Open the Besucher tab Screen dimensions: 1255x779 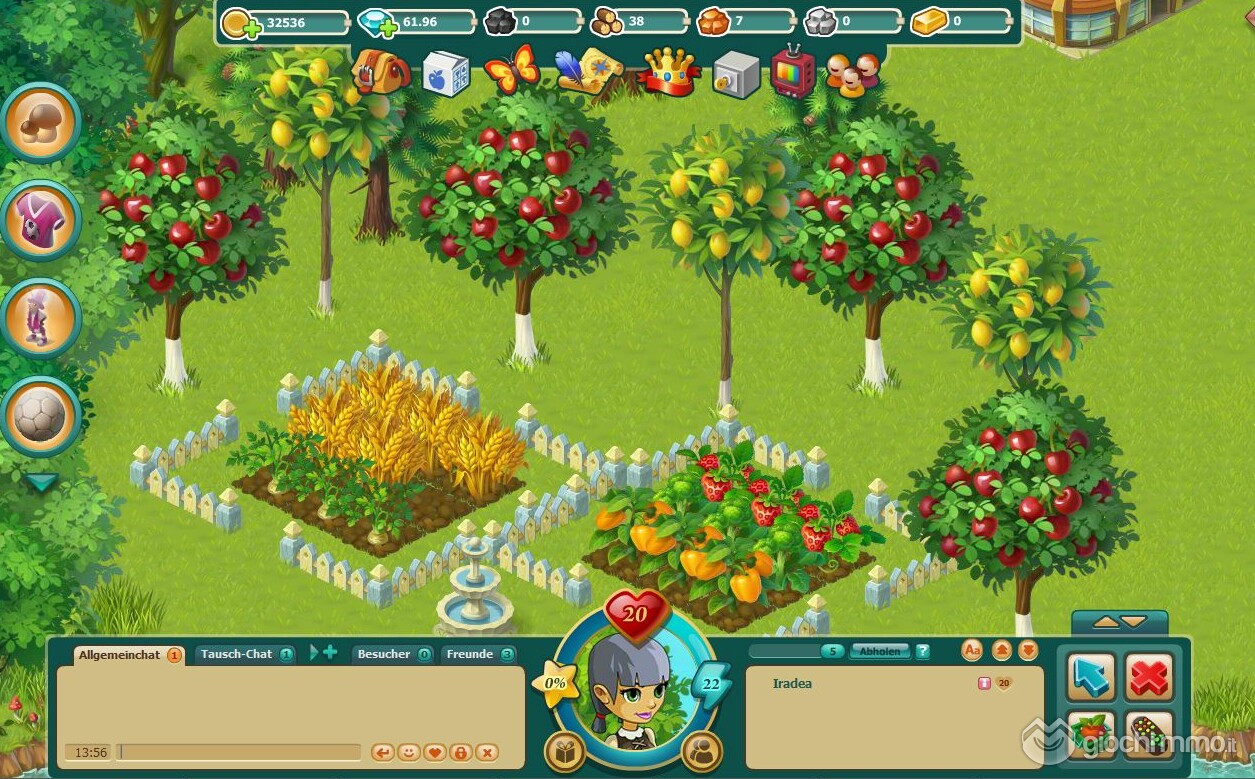pos(385,654)
